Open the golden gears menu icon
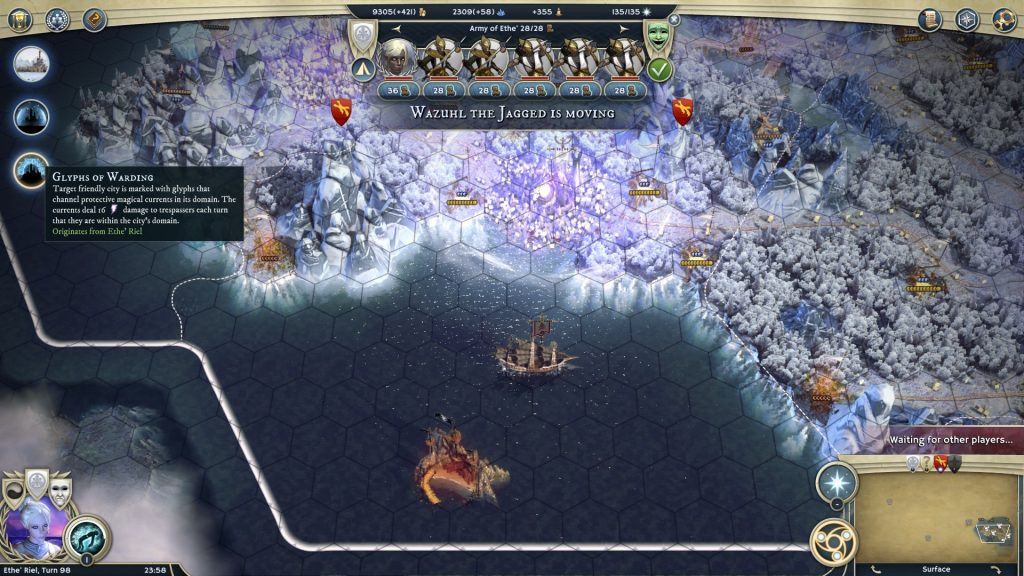1024x576 pixels. point(1003,19)
